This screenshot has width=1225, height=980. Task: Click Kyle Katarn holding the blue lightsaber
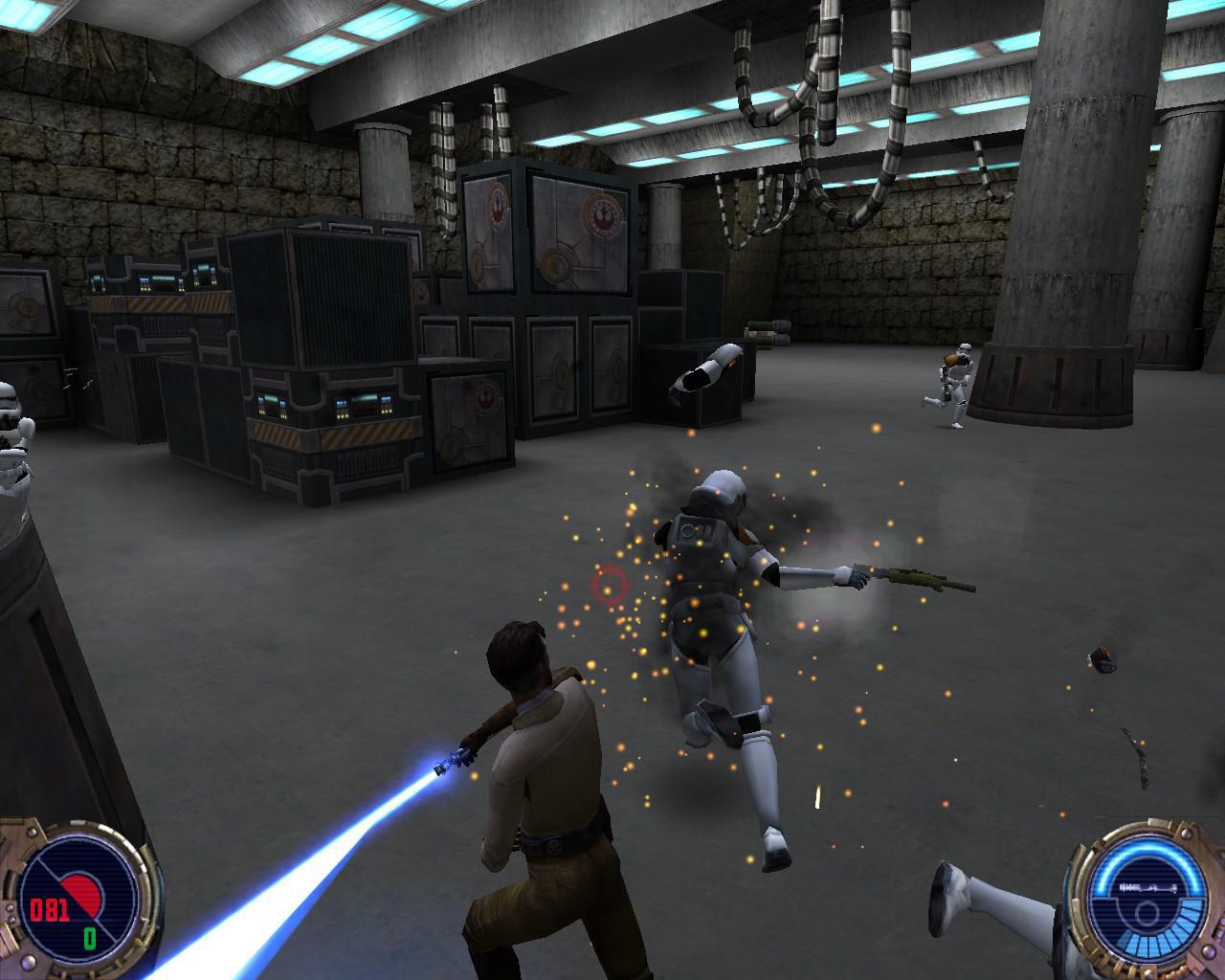pos(531,756)
